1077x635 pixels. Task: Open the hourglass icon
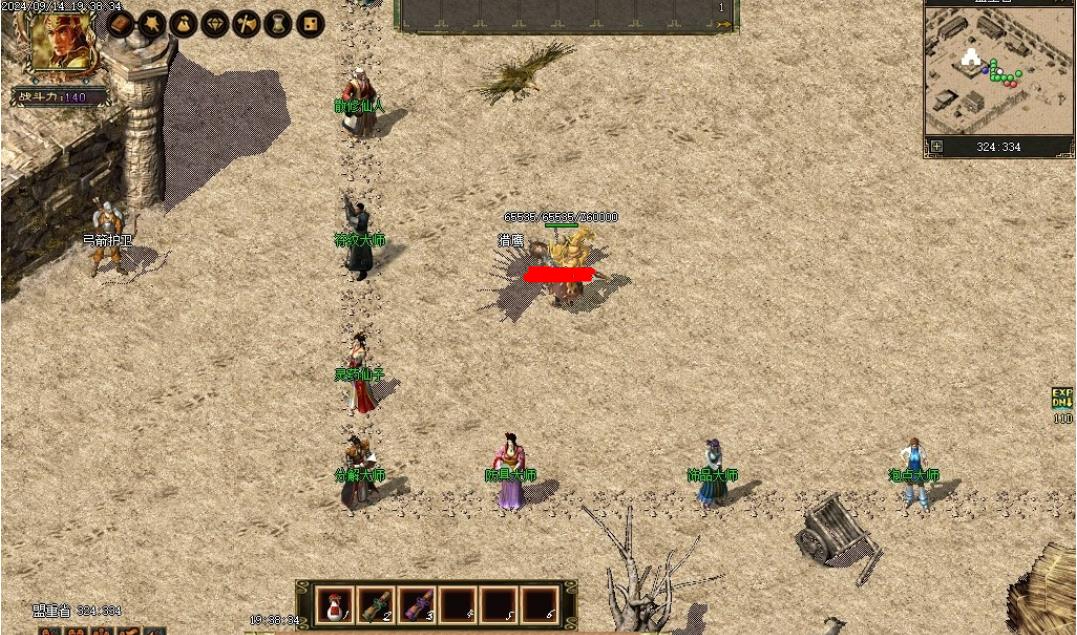tap(278, 23)
